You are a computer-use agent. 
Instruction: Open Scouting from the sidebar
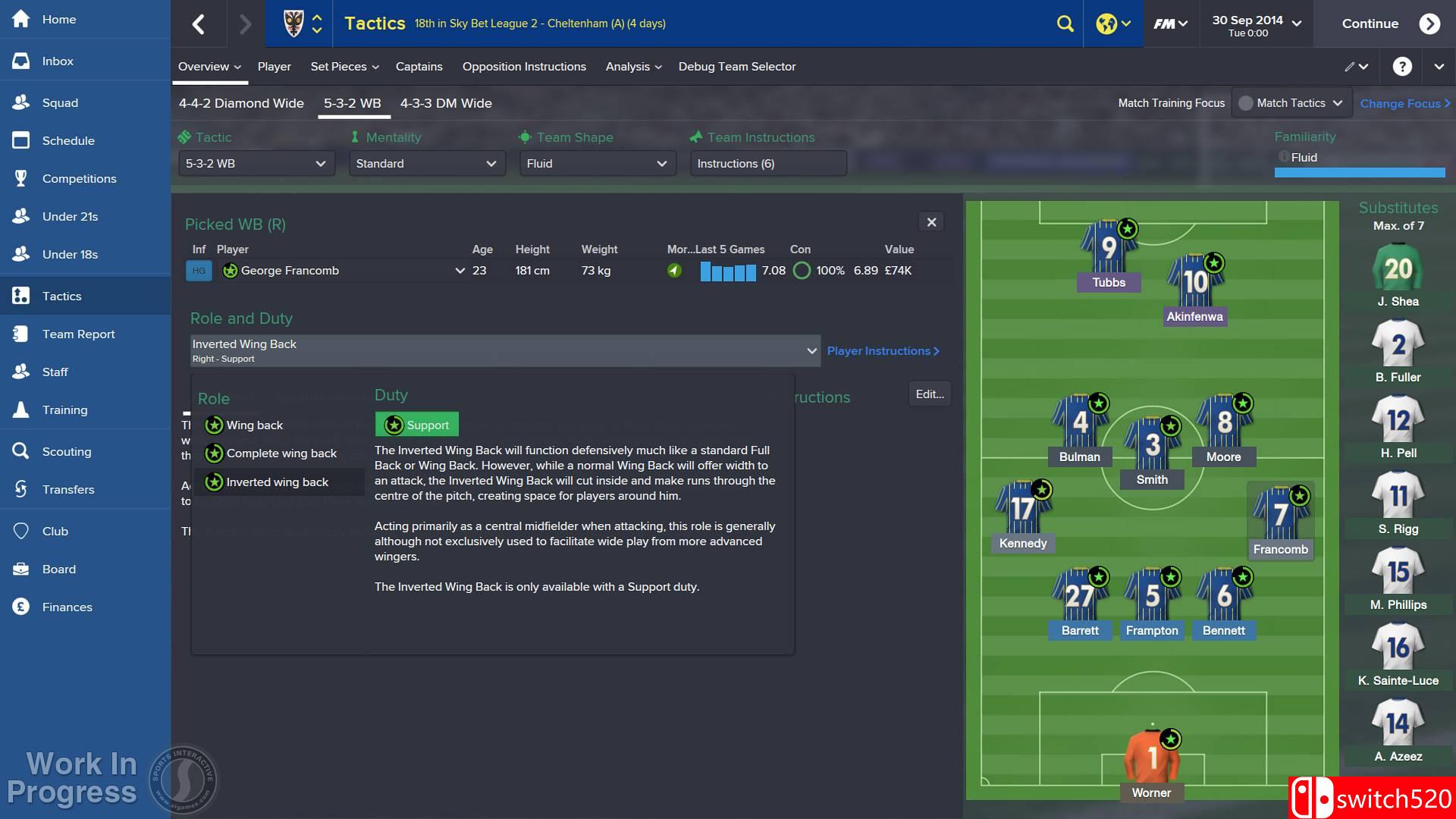[67, 451]
